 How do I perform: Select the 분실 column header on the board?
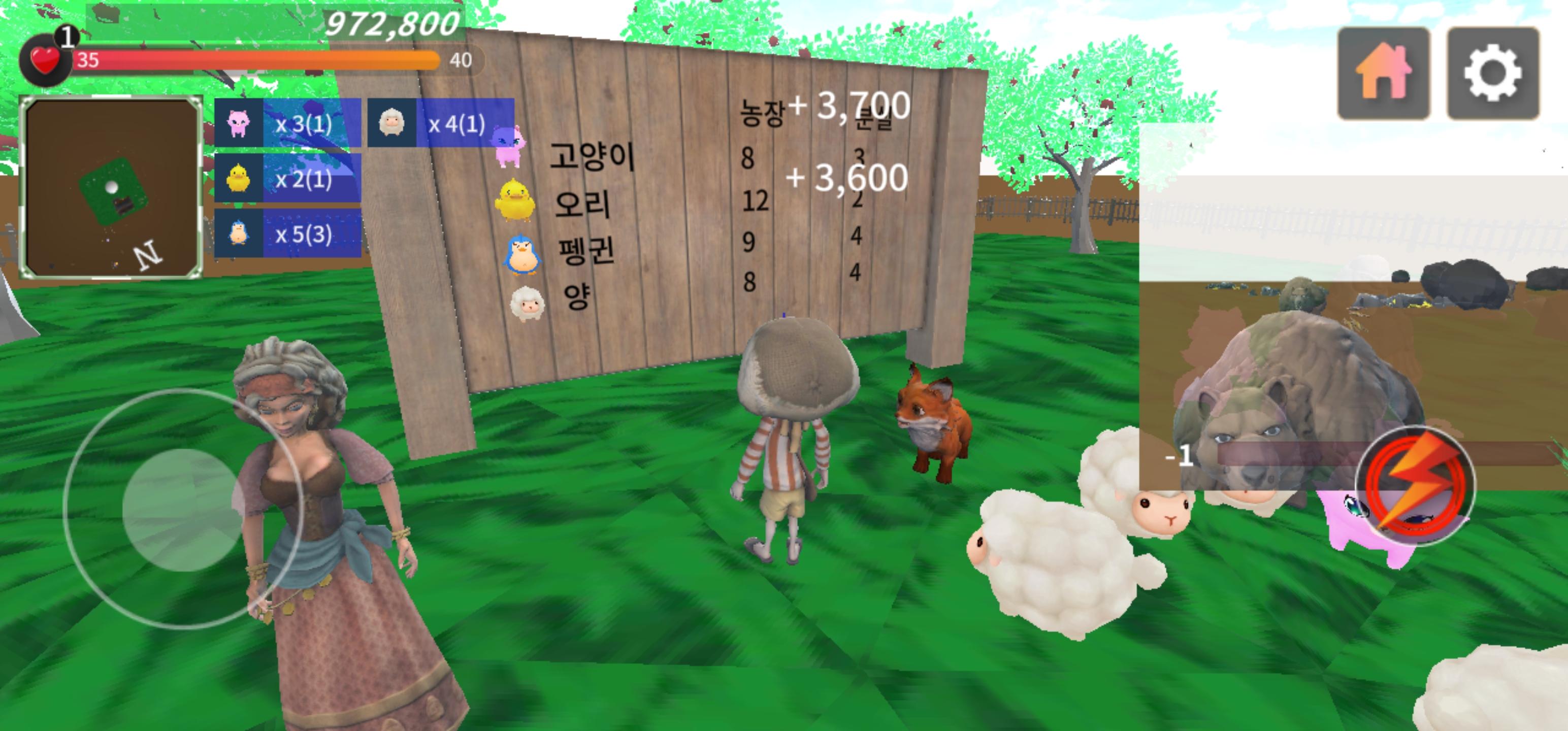[x=873, y=116]
